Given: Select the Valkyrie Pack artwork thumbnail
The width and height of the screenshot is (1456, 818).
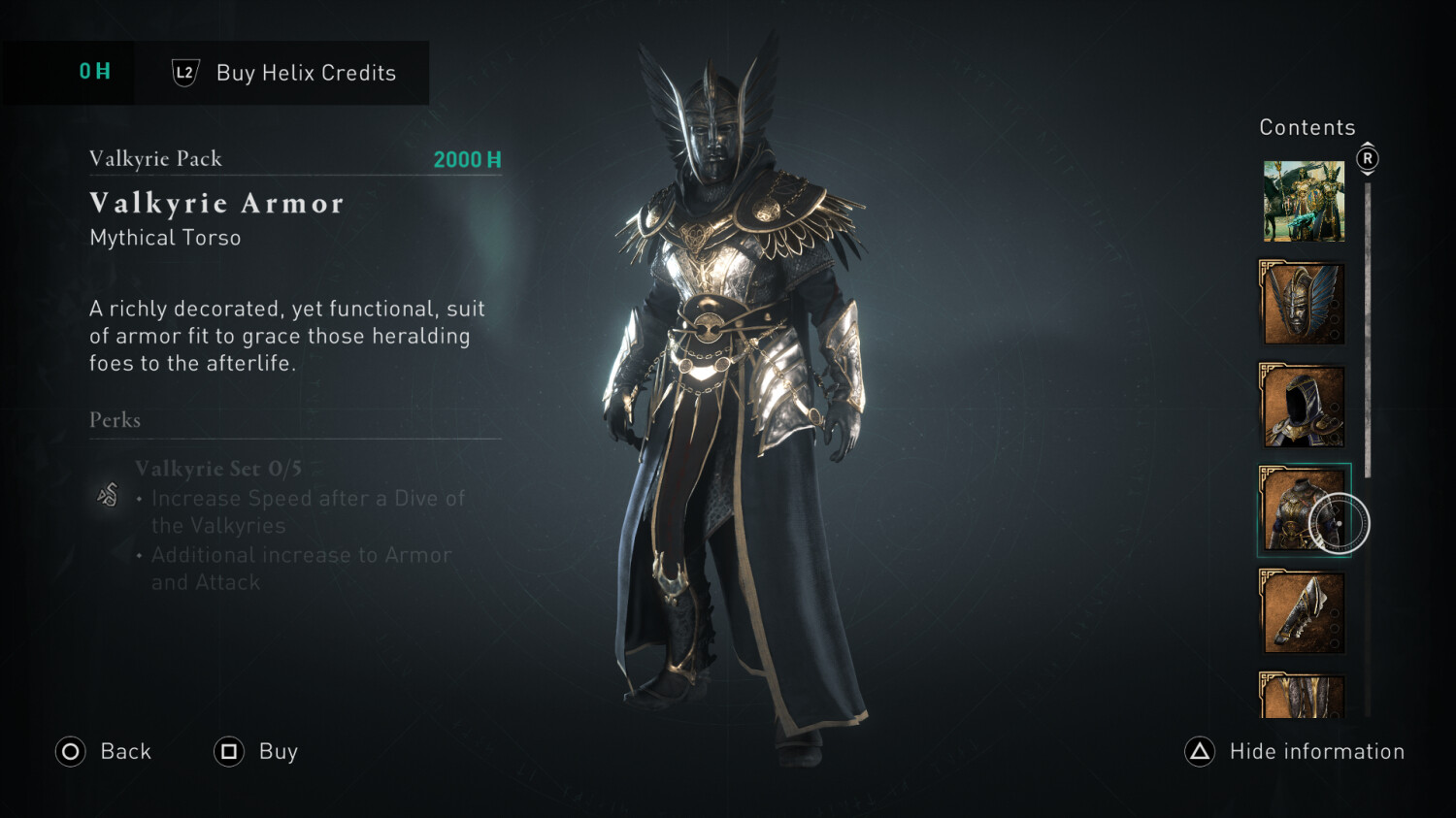Looking at the screenshot, I should pos(1304,202).
